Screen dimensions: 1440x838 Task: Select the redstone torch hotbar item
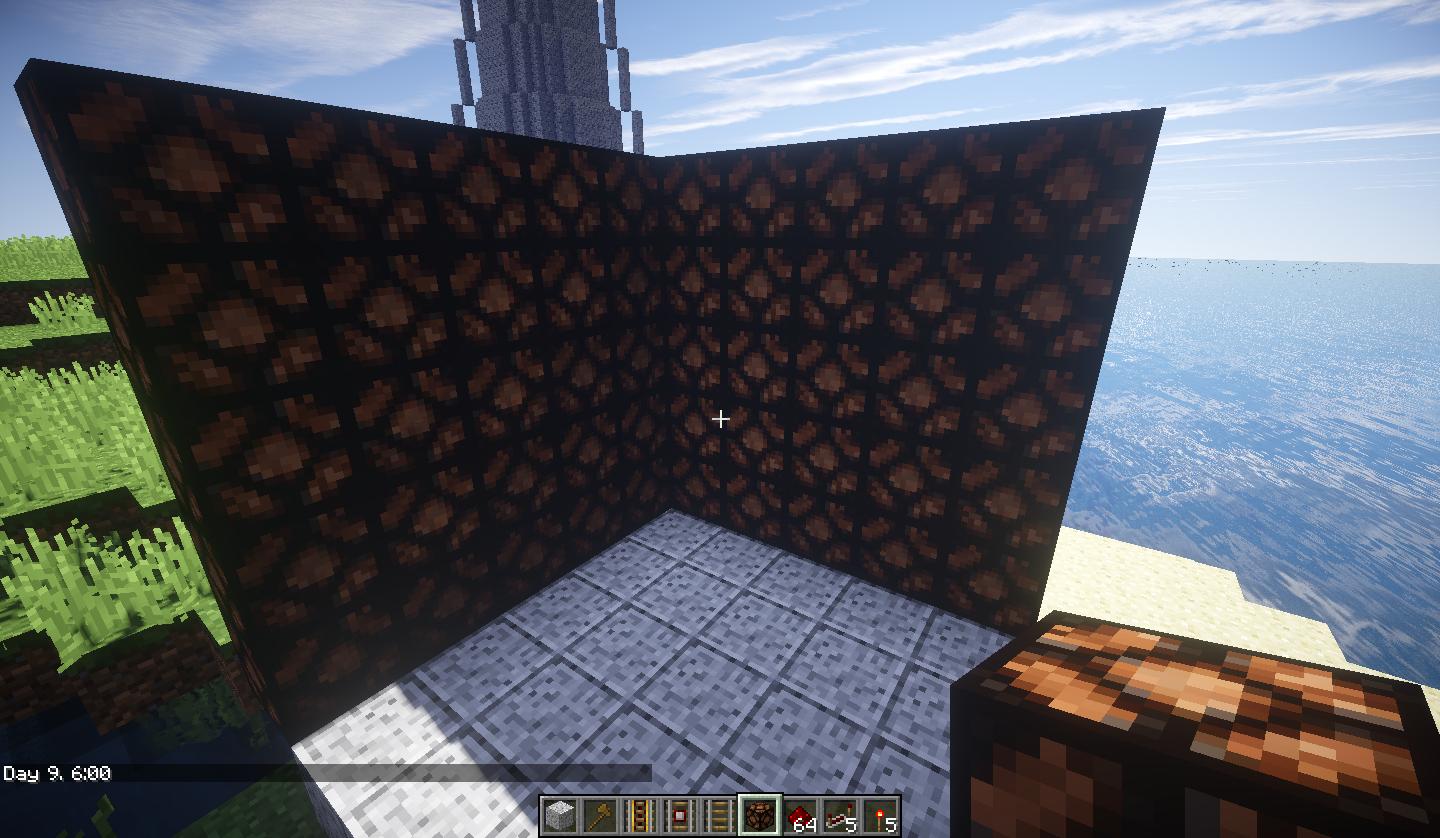point(880,814)
